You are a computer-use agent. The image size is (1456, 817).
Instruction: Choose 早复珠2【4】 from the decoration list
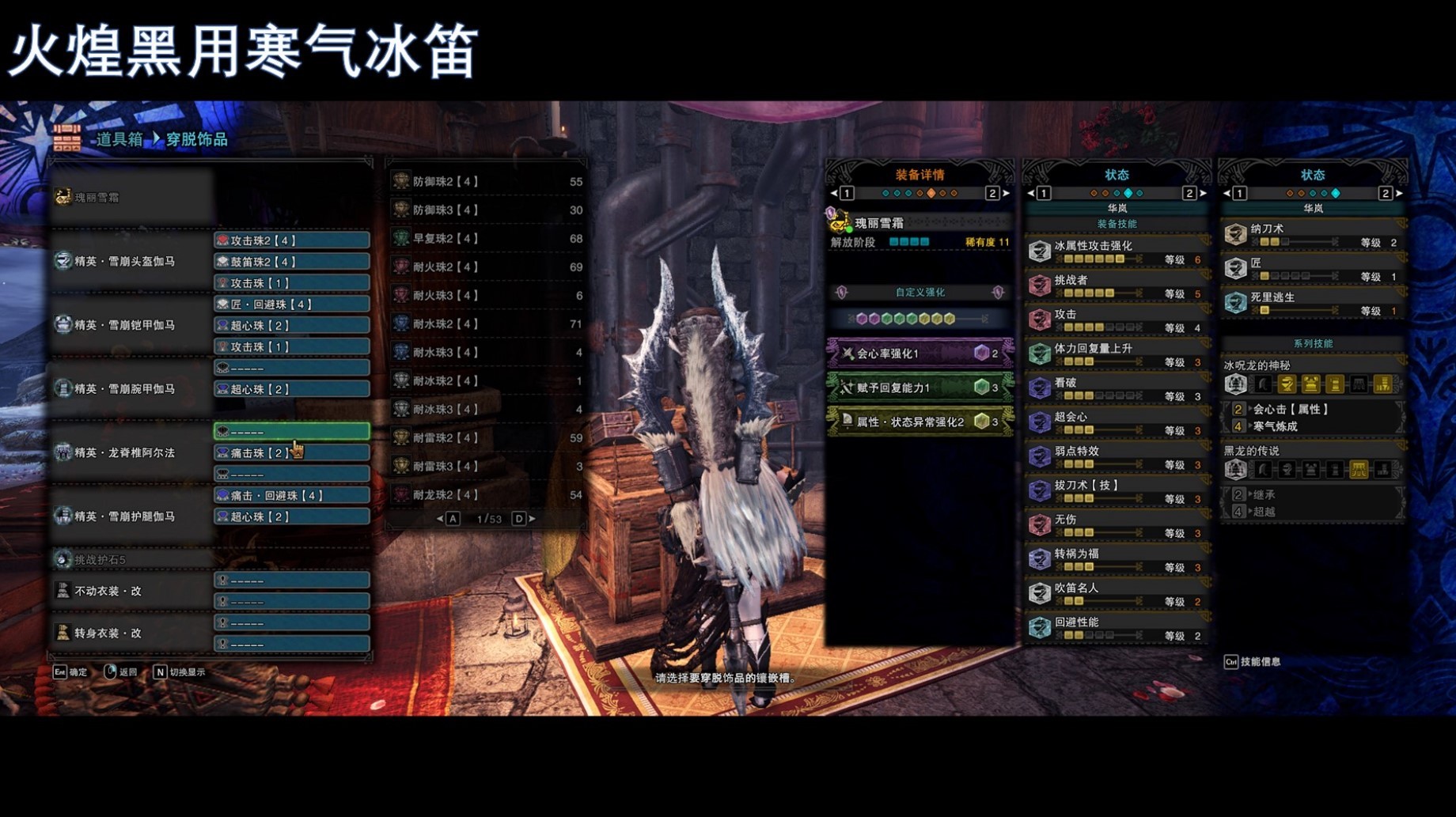[x=487, y=239]
